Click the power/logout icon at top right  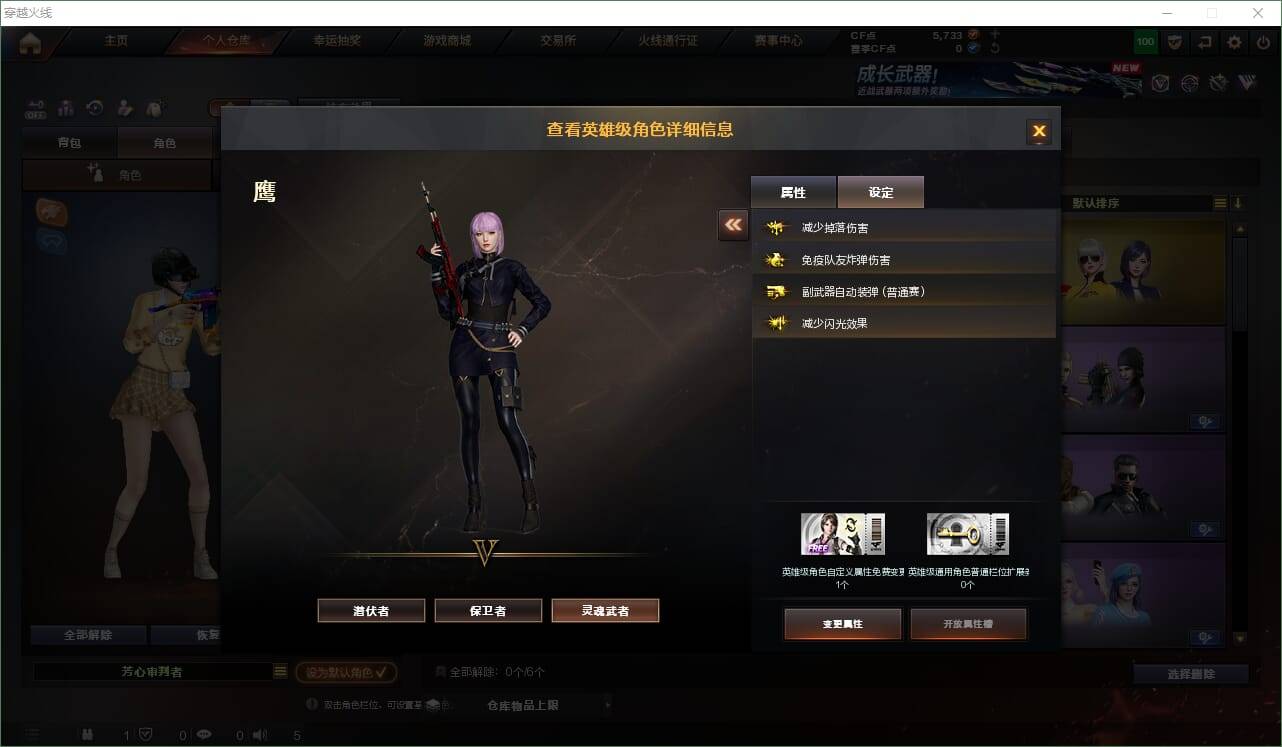tap(1262, 42)
